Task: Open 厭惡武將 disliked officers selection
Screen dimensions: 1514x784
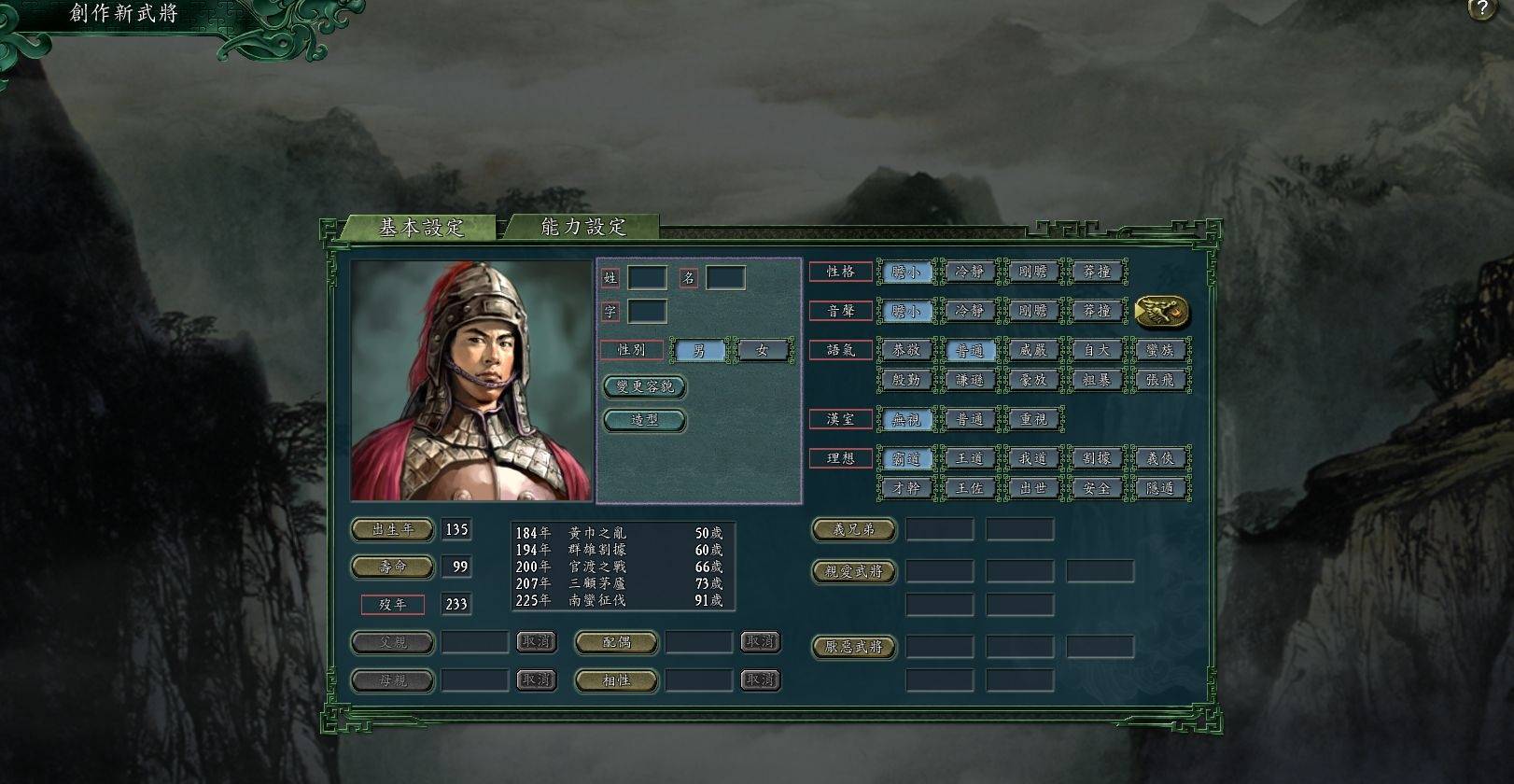Action: (853, 646)
